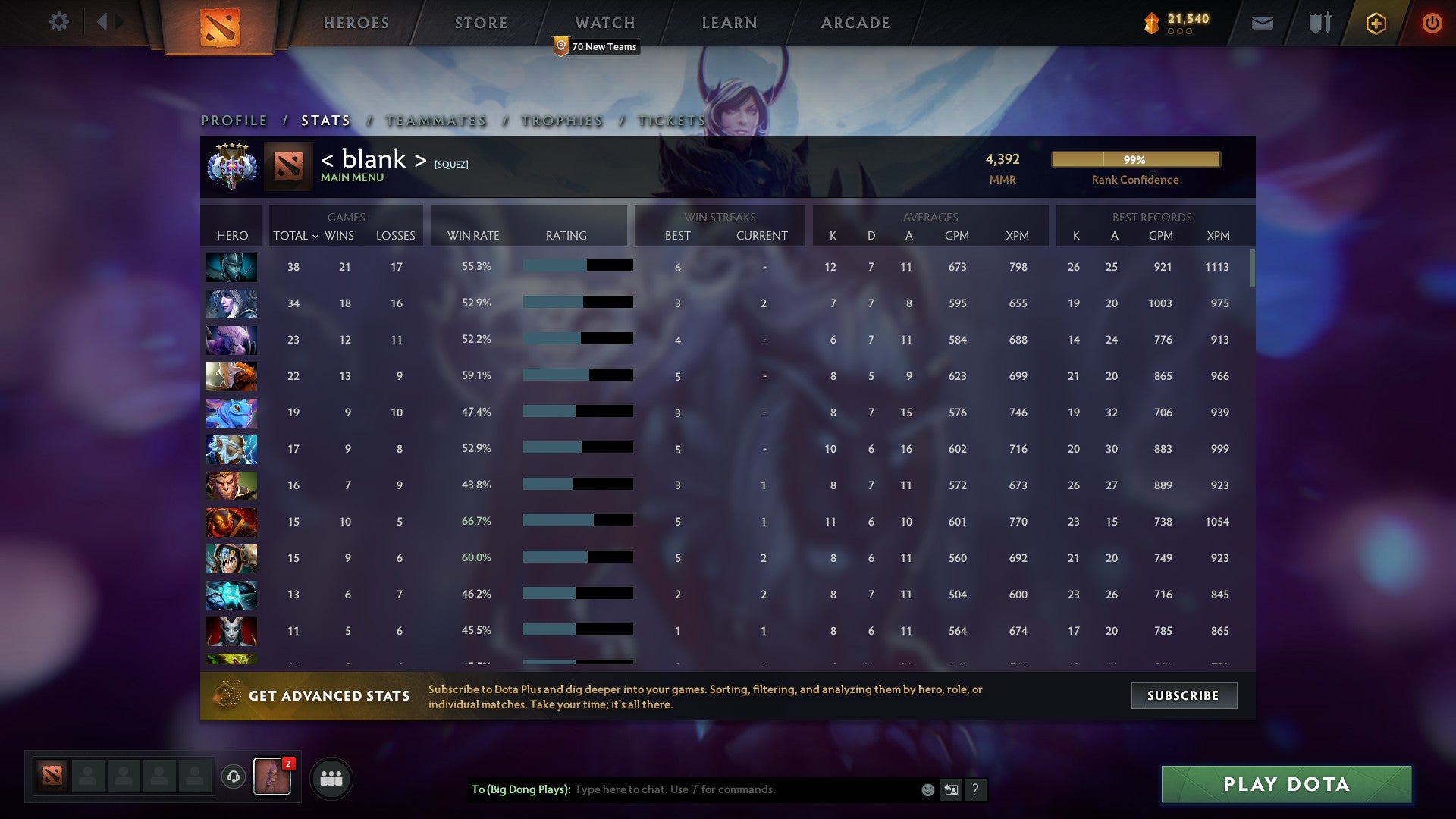Click the chat channel selector icon
1456x819 pixels.
(951, 789)
